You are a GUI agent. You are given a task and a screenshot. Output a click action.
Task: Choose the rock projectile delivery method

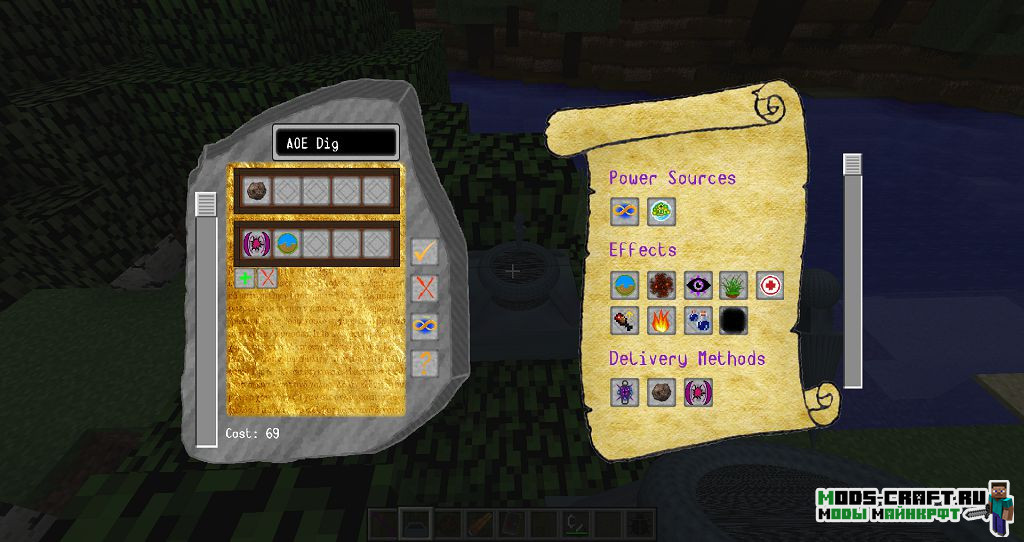pos(661,393)
